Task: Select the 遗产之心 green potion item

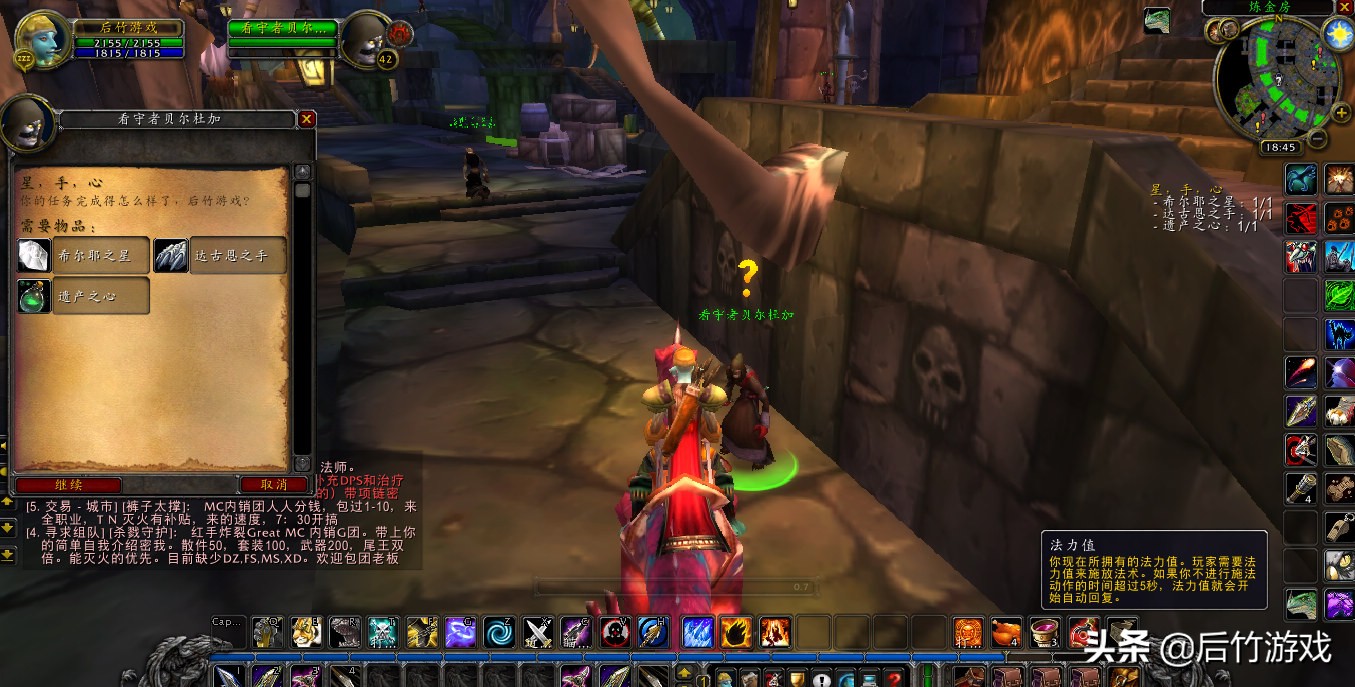Action: [x=84, y=296]
